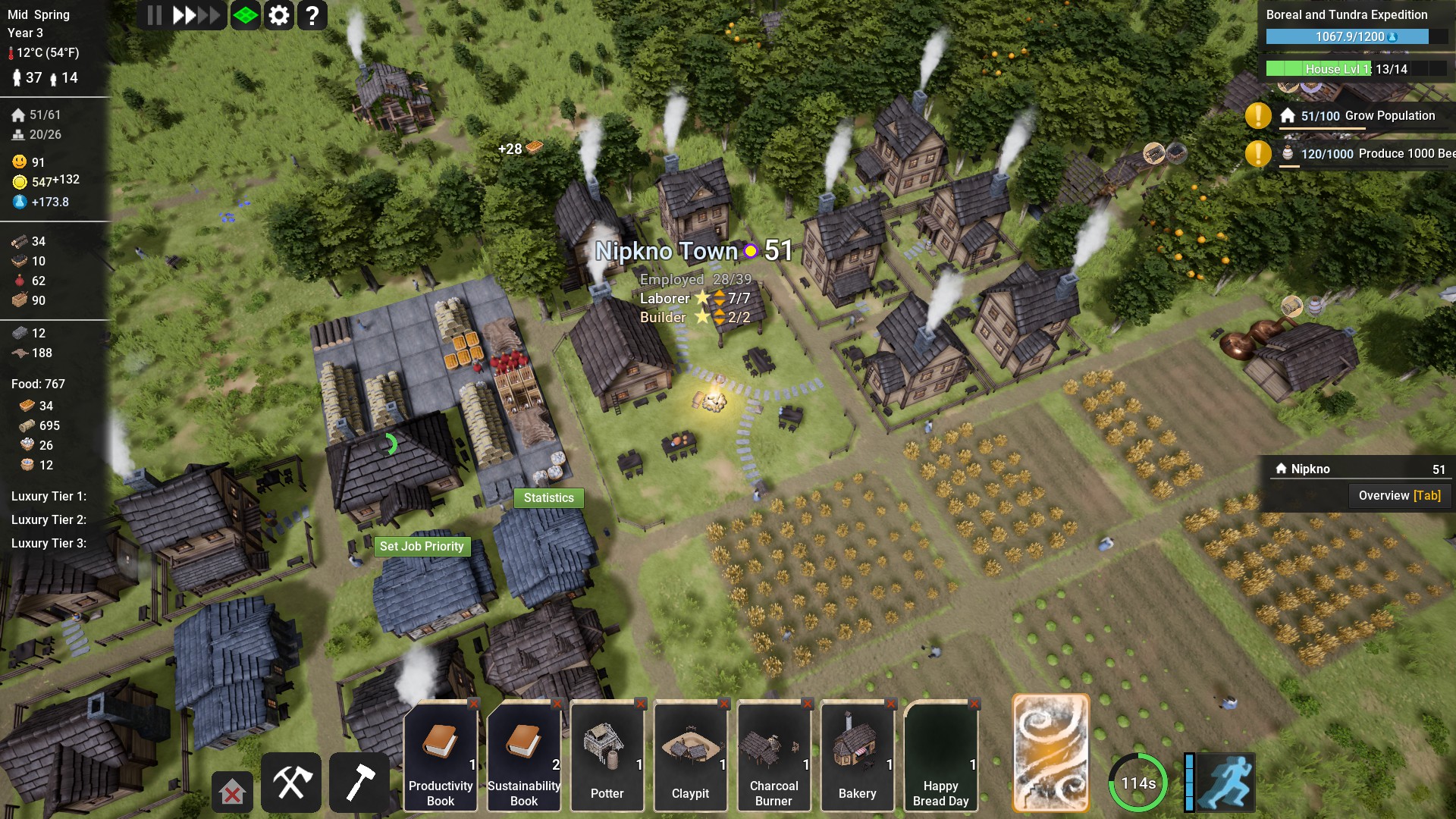Viewport: 1456px width, 819px height.
Task: Select the hammer tool button
Action: pyautogui.click(x=359, y=782)
